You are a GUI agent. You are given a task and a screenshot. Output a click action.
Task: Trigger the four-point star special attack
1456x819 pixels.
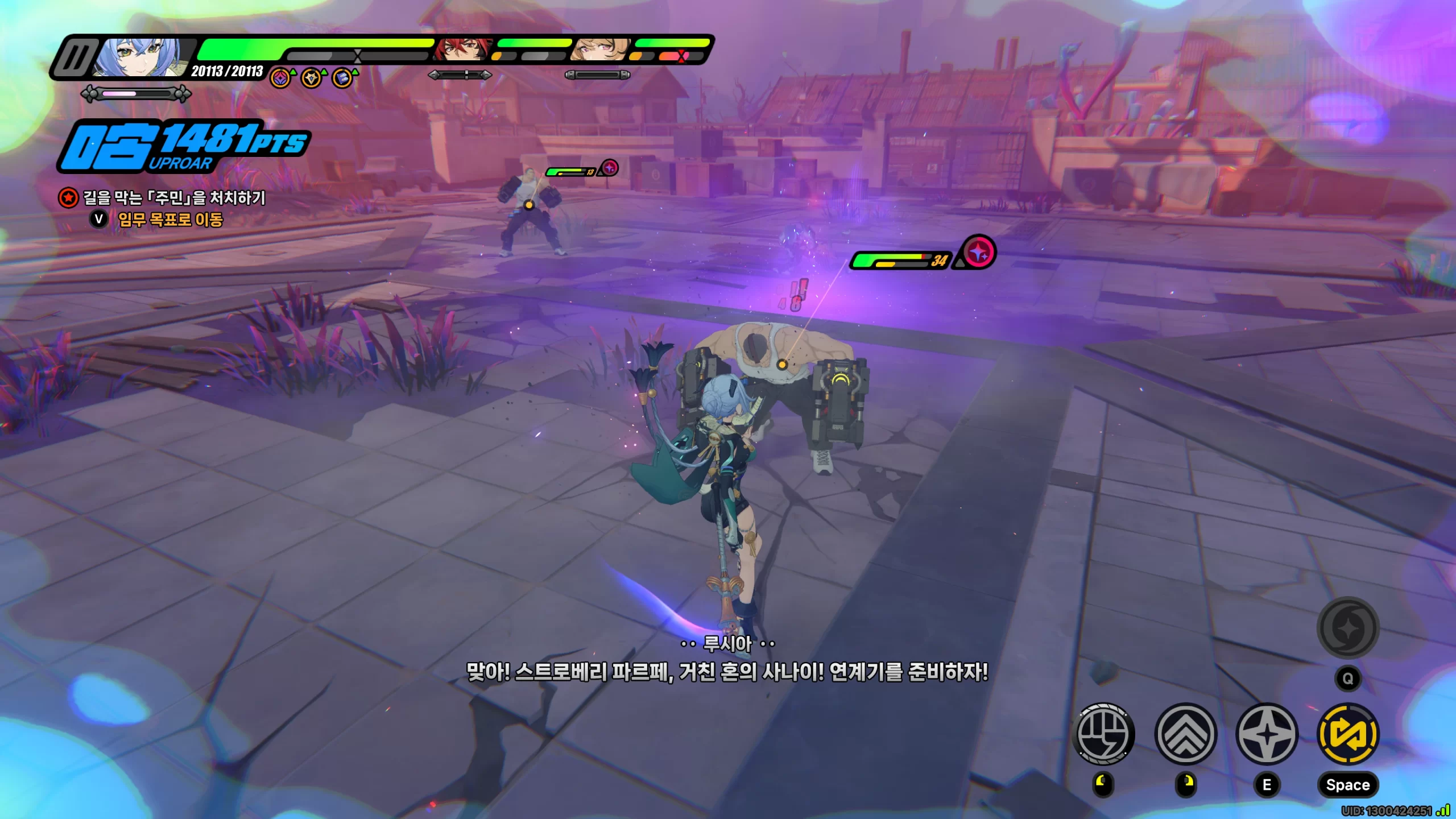(1267, 733)
